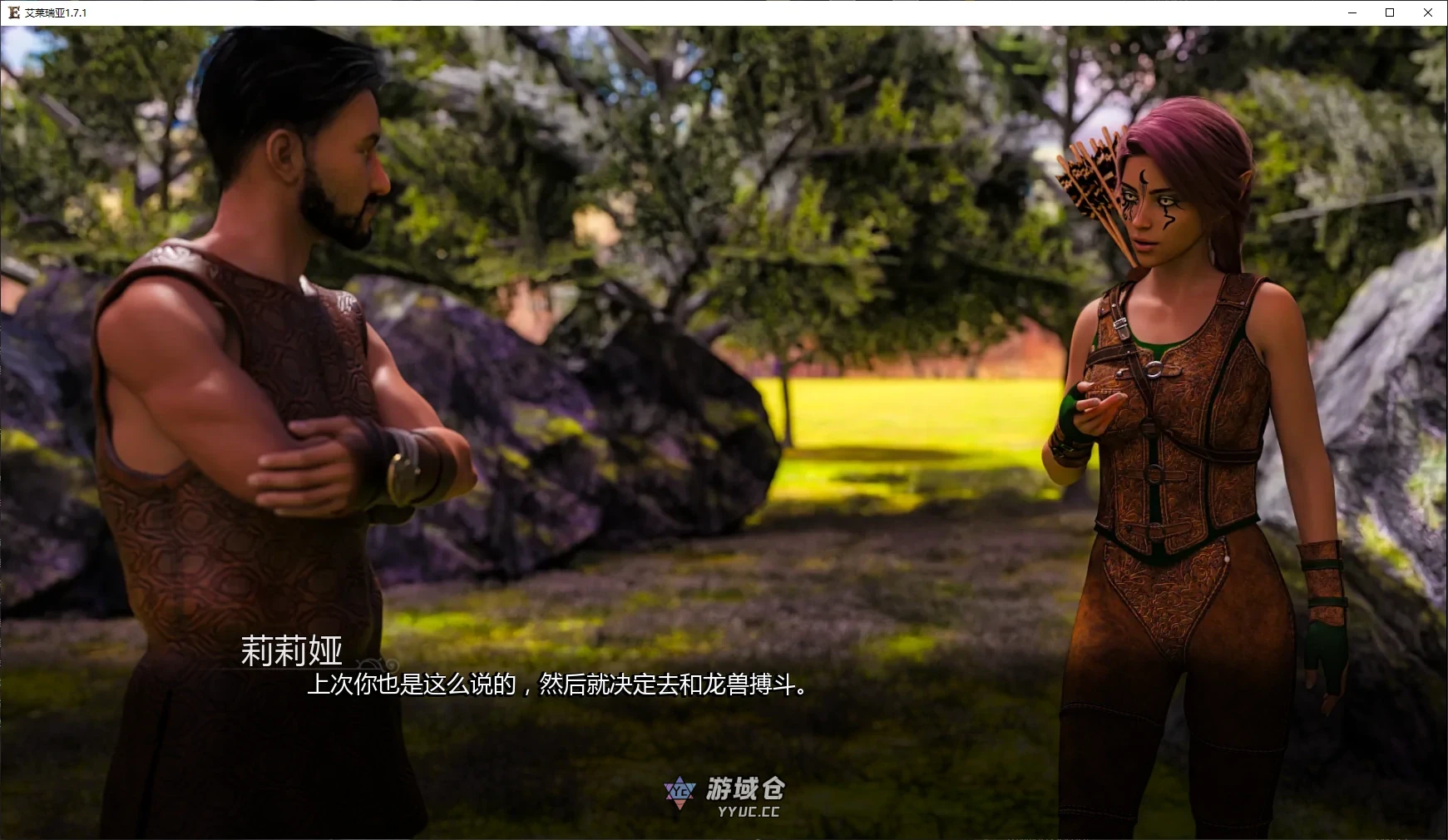Click the title bar of the game window
The image size is (1448, 840).
[665, 12]
